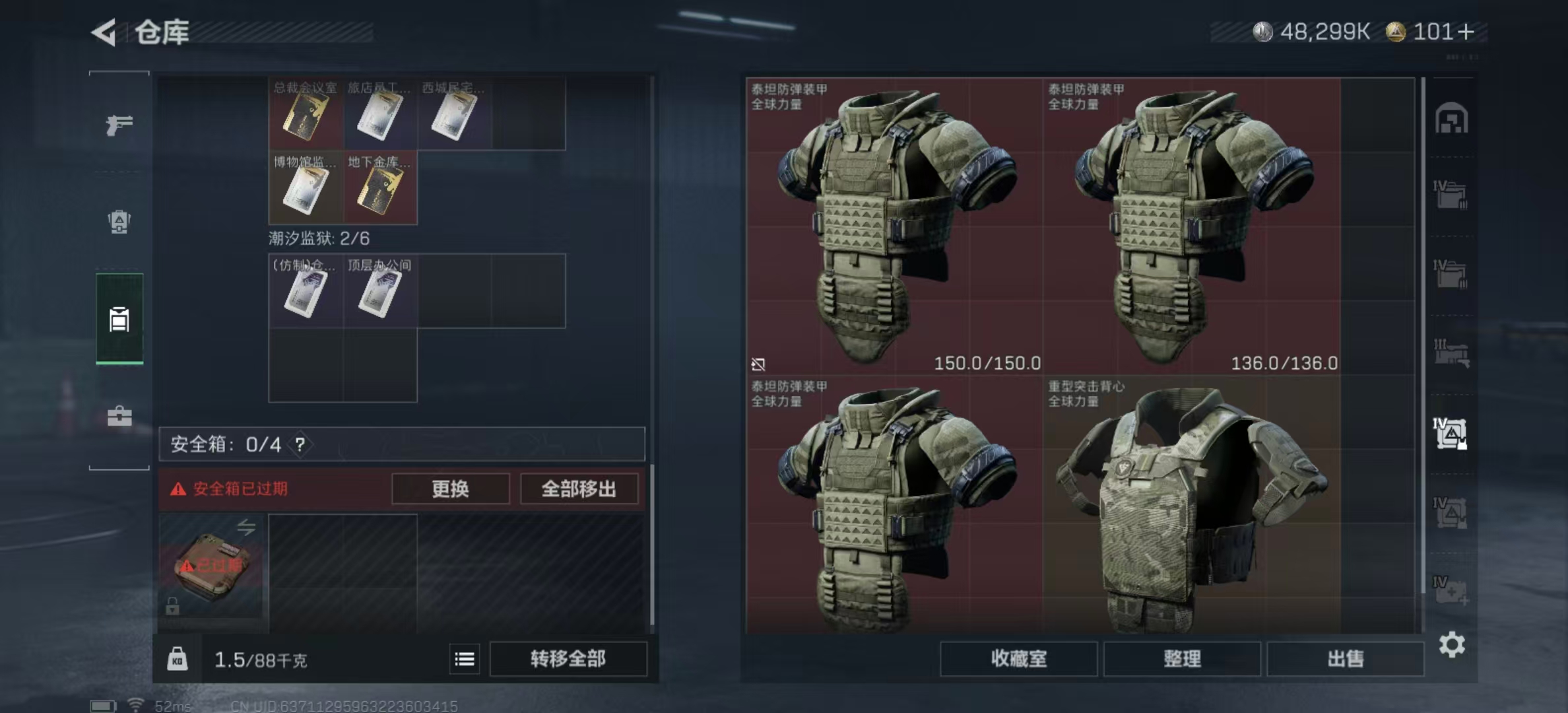This screenshot has width=1568, height=713.
Task: Toggle the list view icon near 转移全部
Action: (x=464, y=659)
